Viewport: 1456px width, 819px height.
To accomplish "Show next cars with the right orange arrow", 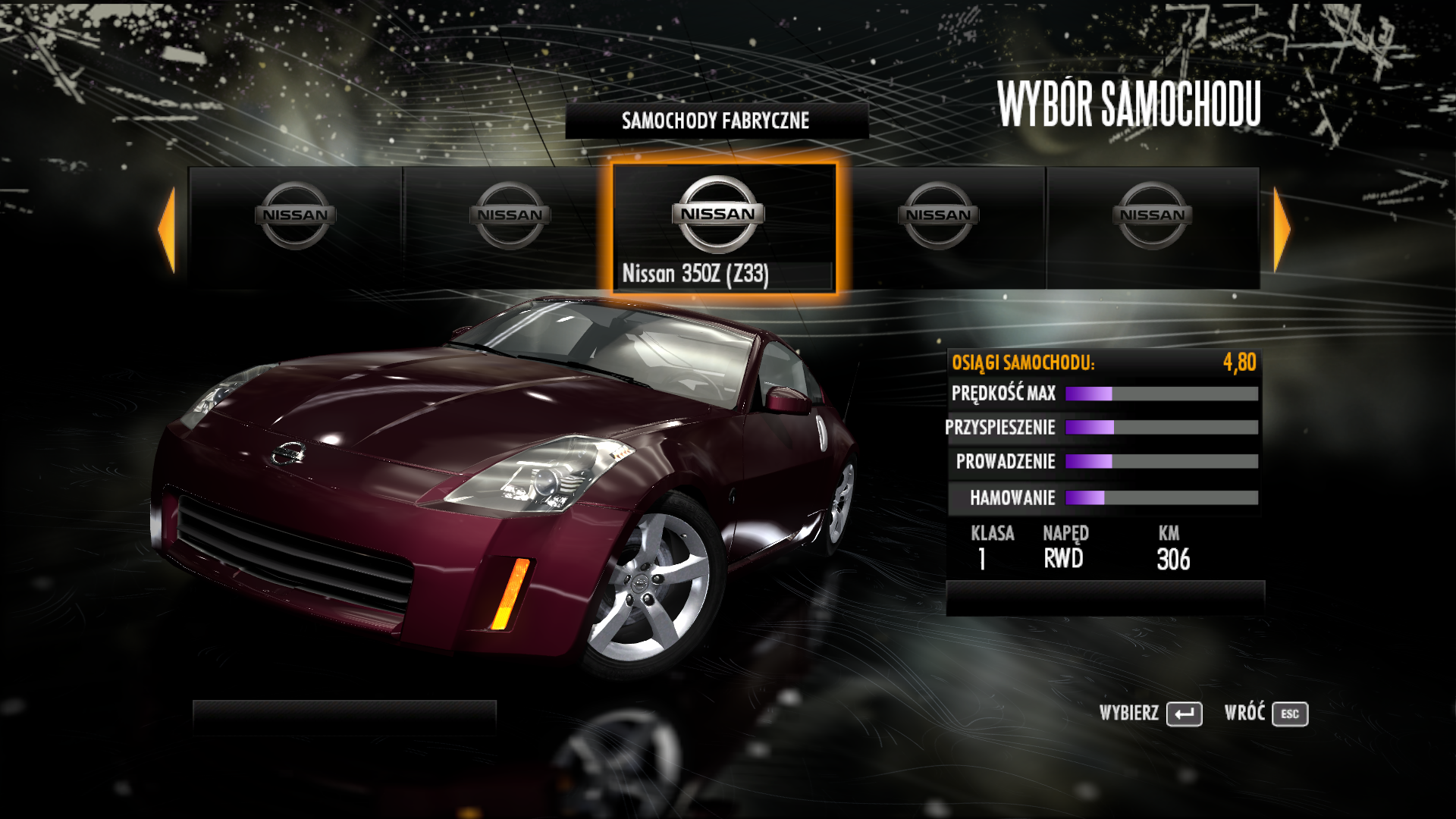I will pyautogui.click(x=1281, y=229).
